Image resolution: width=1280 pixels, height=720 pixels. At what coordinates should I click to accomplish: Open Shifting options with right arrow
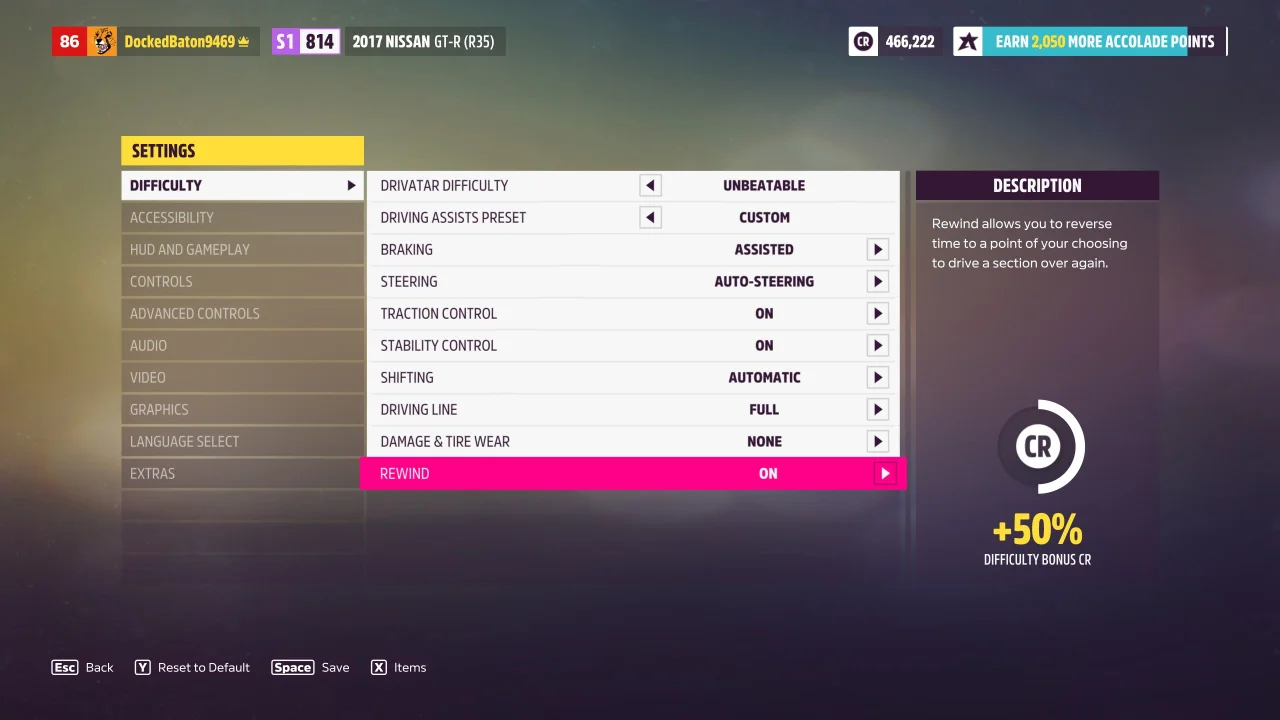click(877, 377)
